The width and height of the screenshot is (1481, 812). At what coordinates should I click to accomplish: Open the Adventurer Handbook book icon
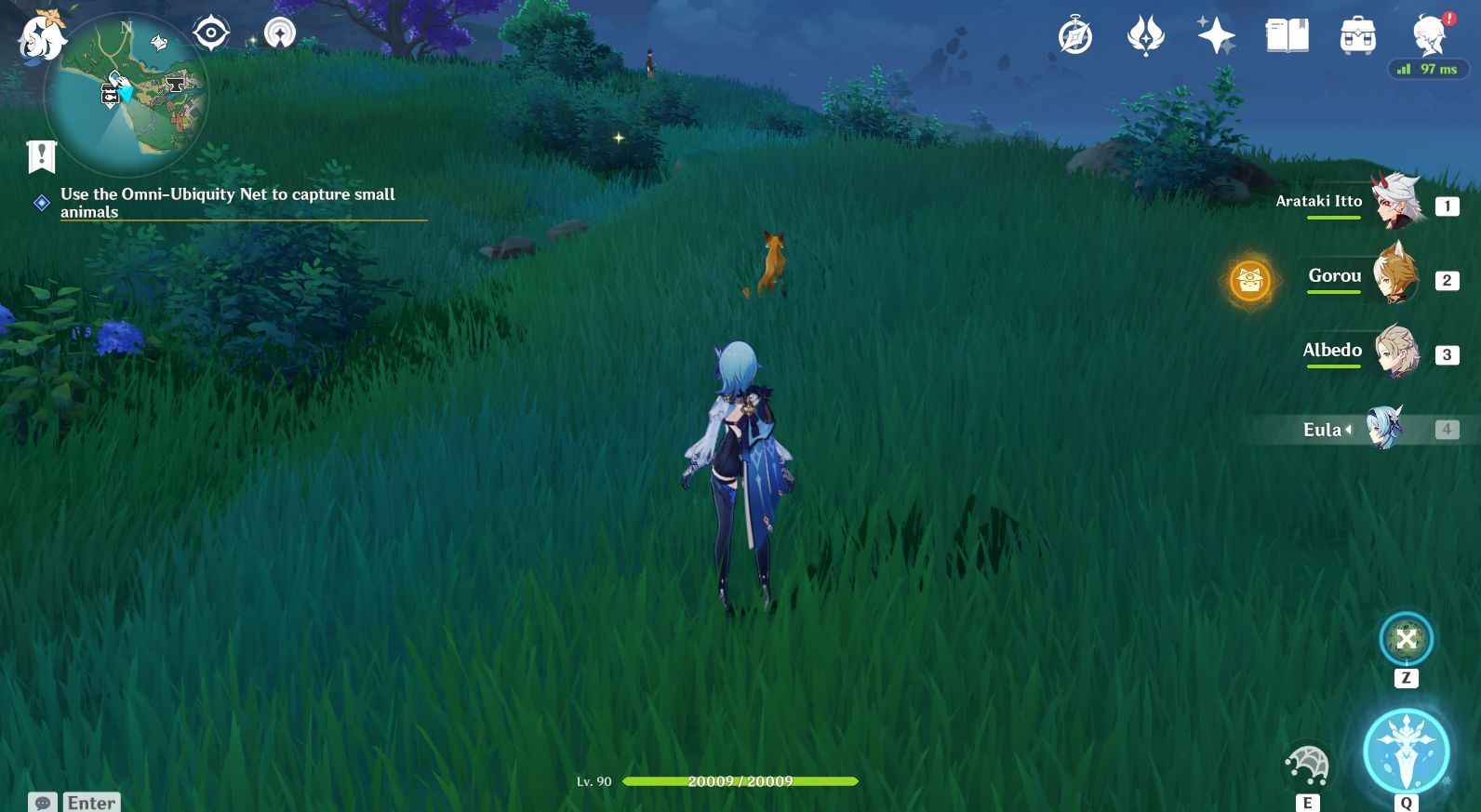click(1287, 37)
